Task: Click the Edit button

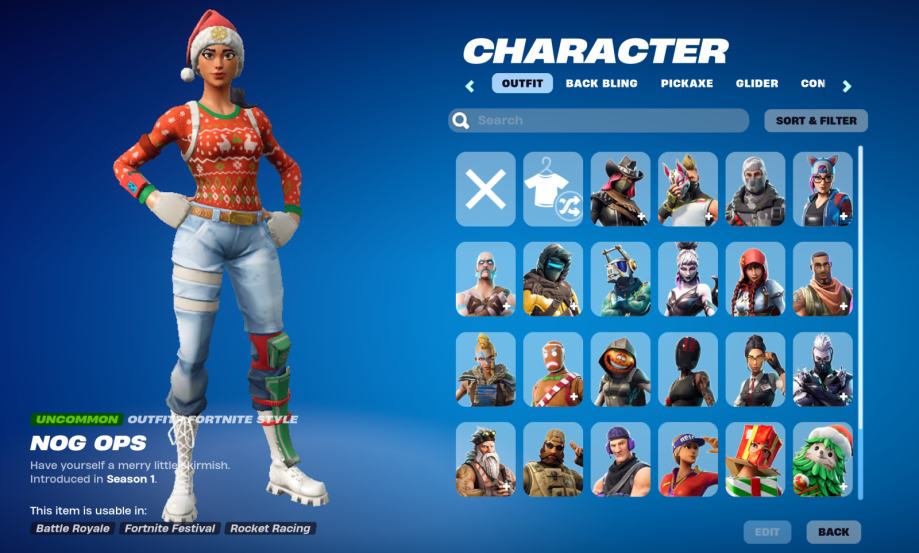Action: pos(767,532)
